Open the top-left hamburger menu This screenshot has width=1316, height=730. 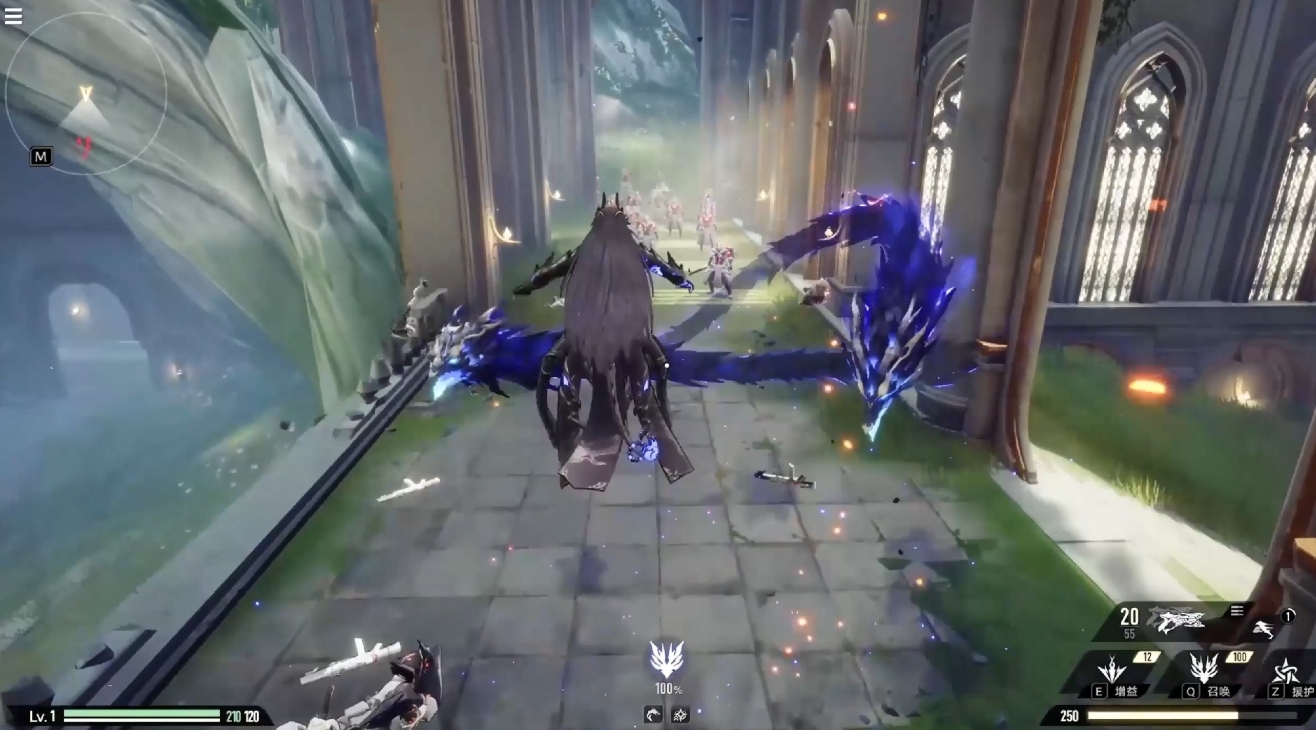tap(13, 16)
